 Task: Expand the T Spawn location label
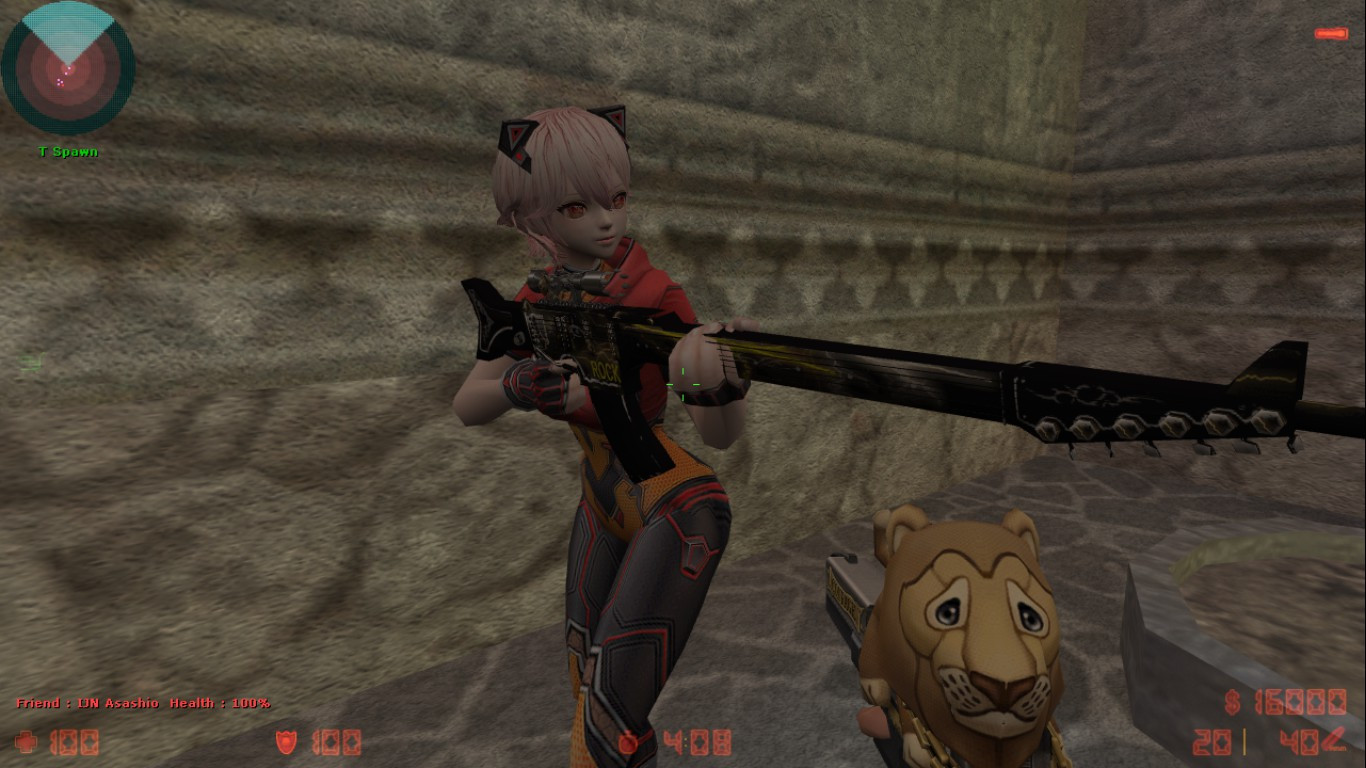[66, 151]
